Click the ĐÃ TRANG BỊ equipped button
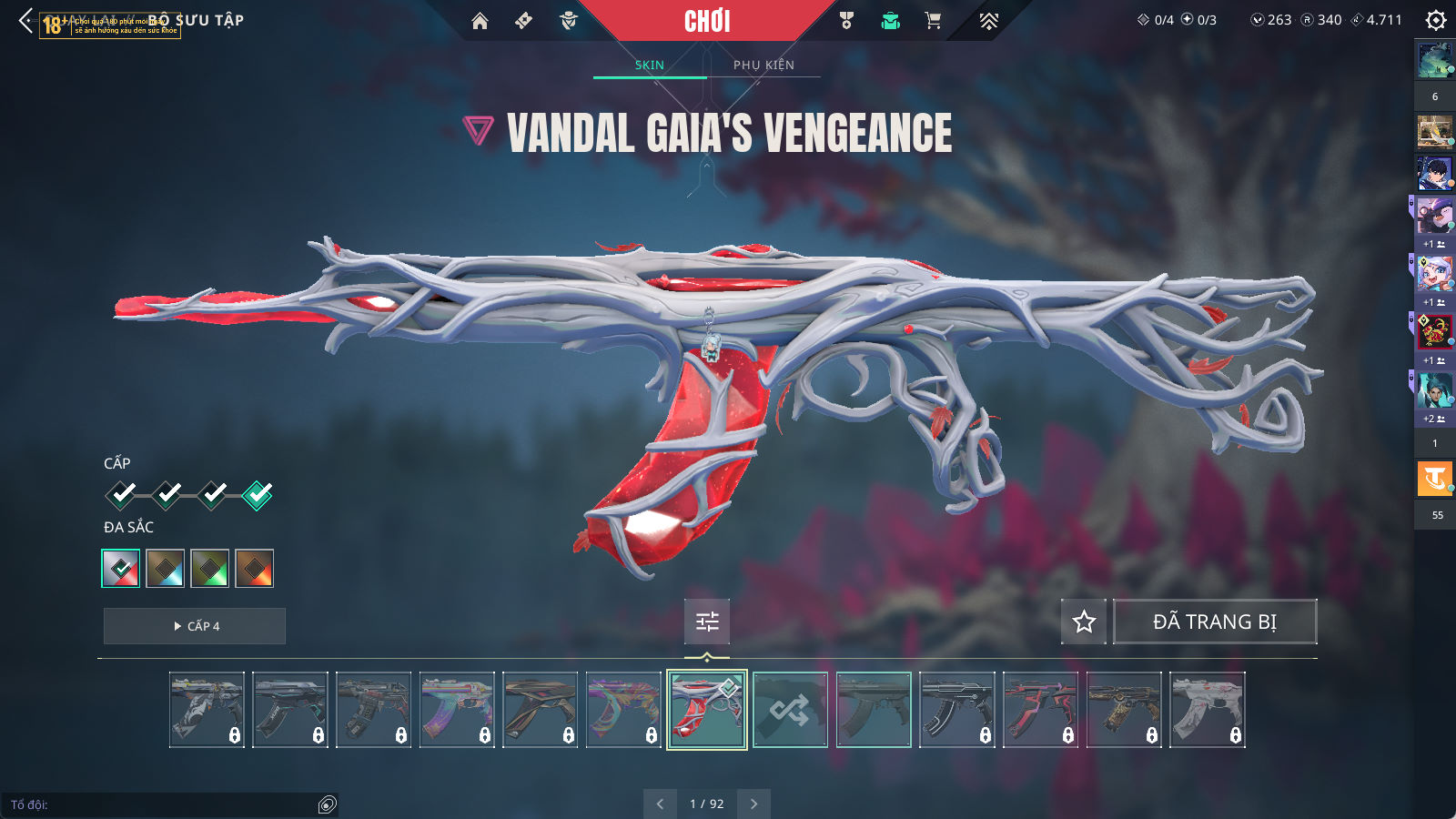This screenshot has height=819, width=1456. [x=1215, y=622]
